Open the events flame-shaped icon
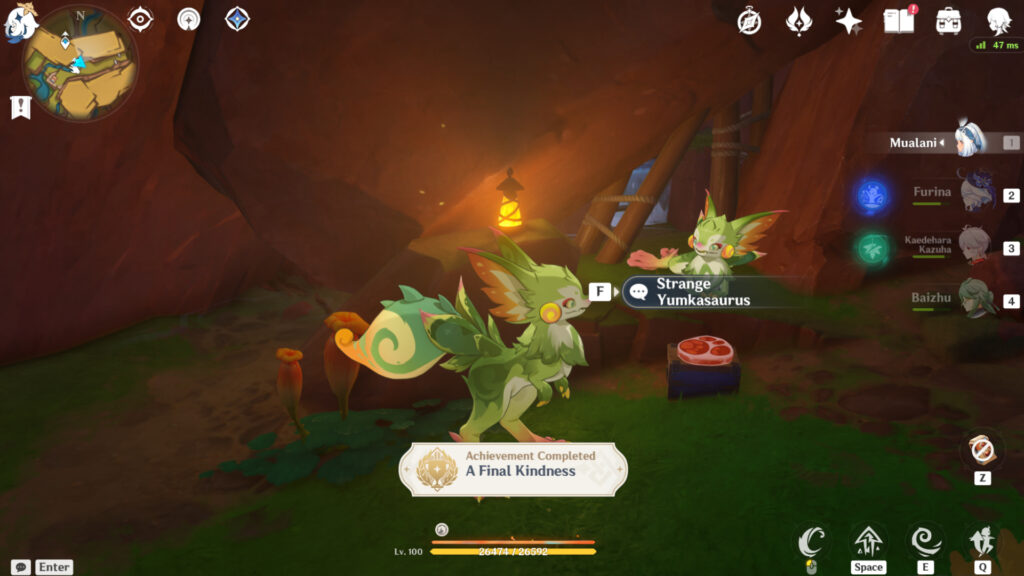 point(799,21)
